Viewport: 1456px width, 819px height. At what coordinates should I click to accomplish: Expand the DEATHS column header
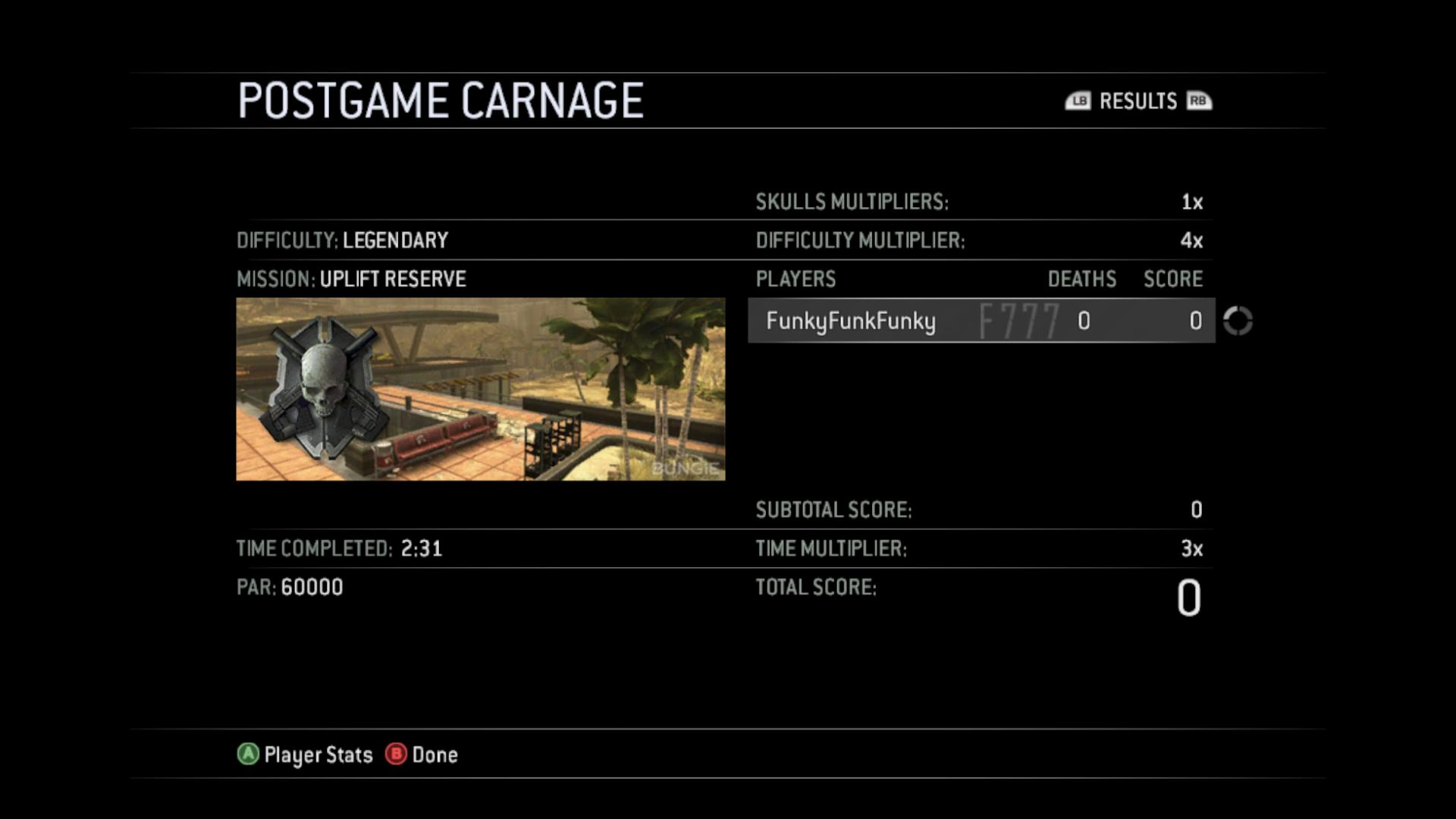coord(1080,279)
